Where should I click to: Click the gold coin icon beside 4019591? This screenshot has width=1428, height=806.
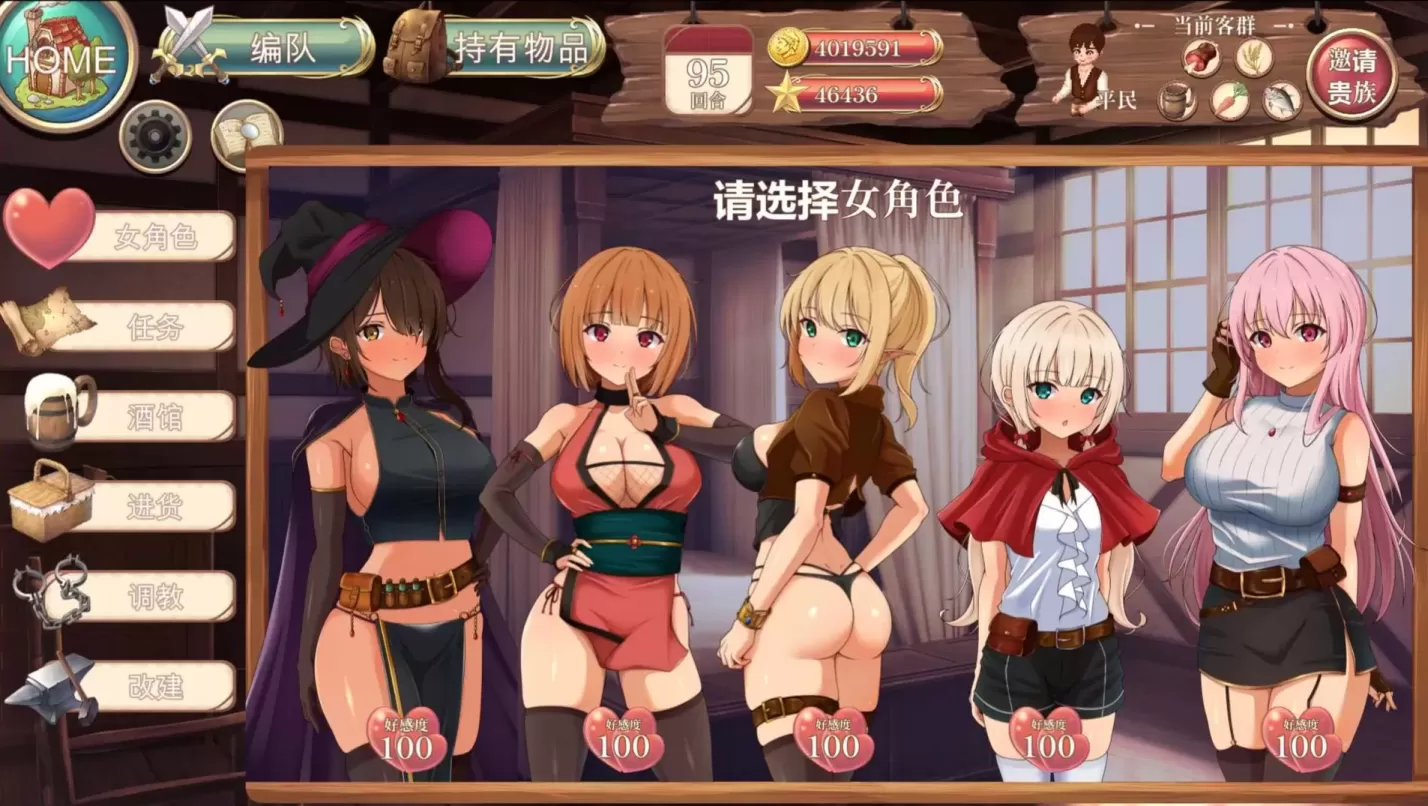(790, 45)
